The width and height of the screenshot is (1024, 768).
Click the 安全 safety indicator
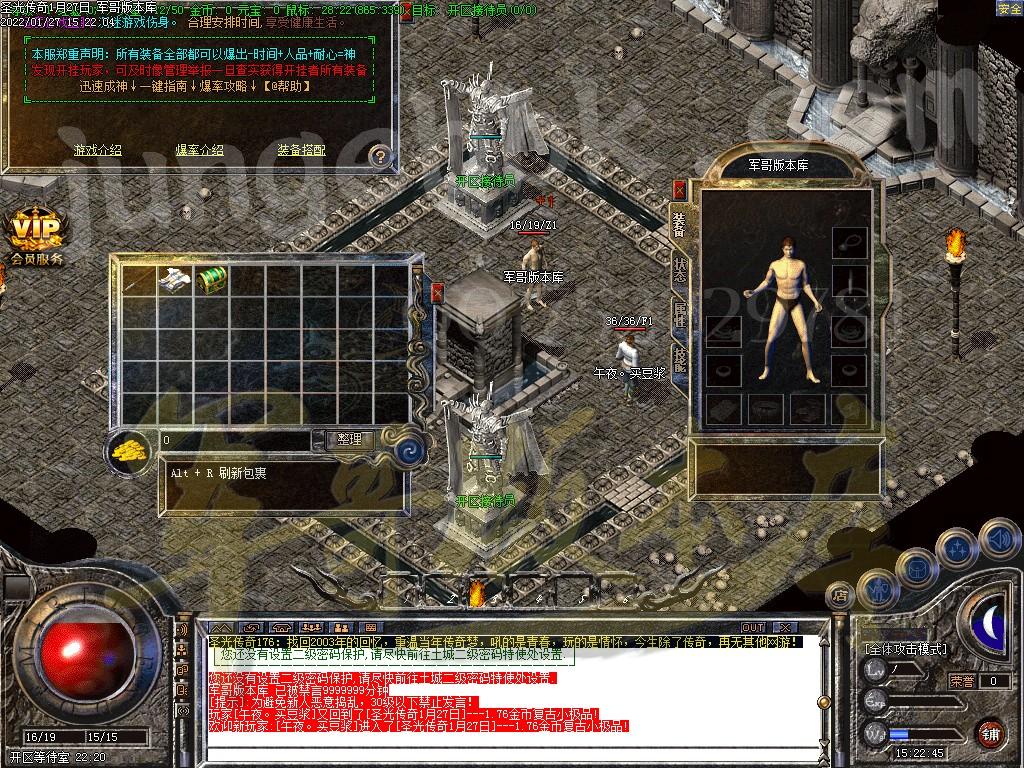1009,8
